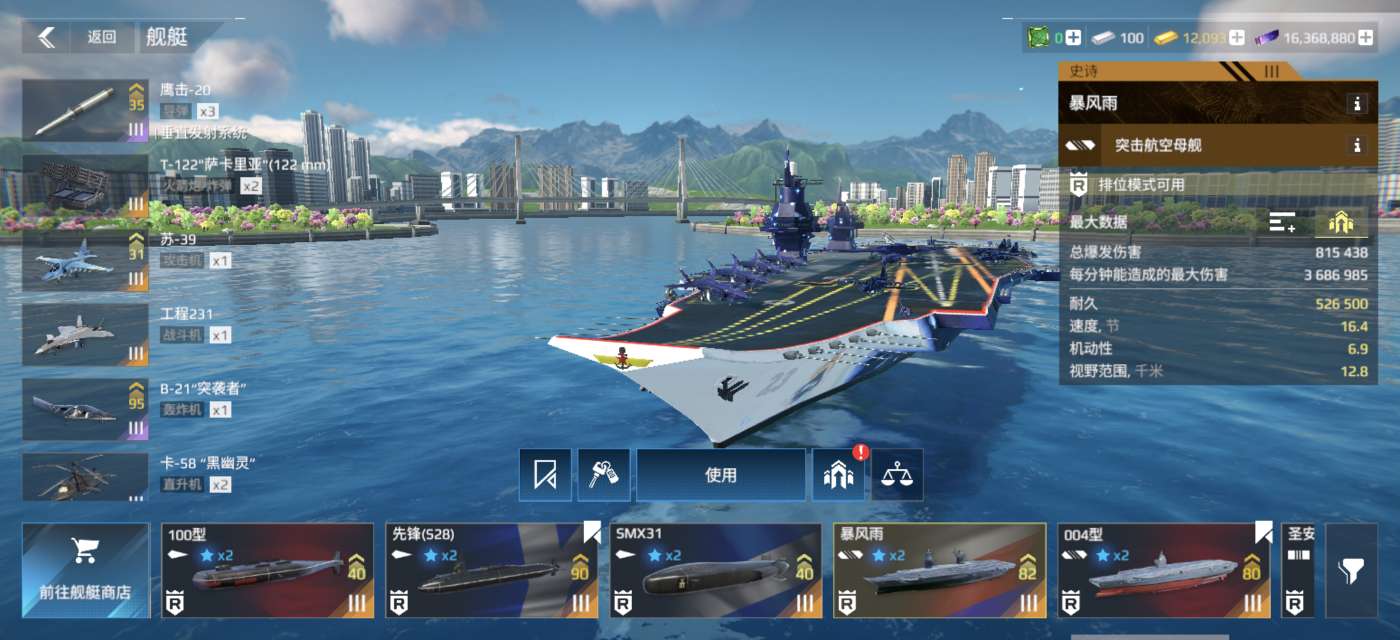Click the 使用 use button
The width and height of the screenshot is (1400, 640).
coord(721,475)
